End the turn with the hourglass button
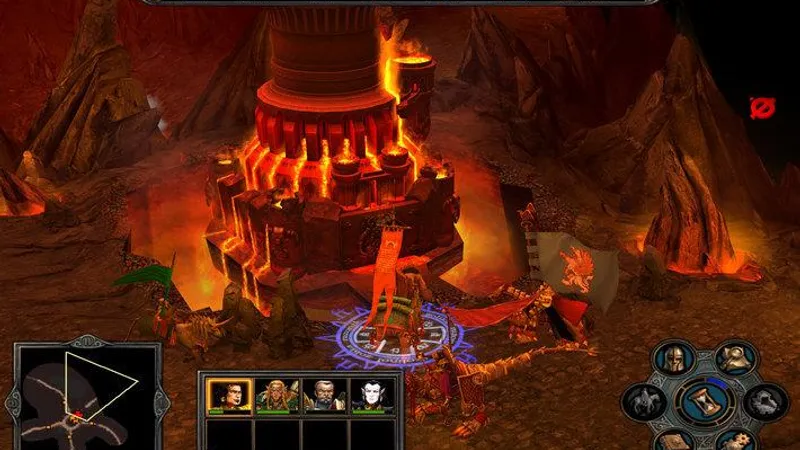Screen dimensions: 800x450 point(705,402)
